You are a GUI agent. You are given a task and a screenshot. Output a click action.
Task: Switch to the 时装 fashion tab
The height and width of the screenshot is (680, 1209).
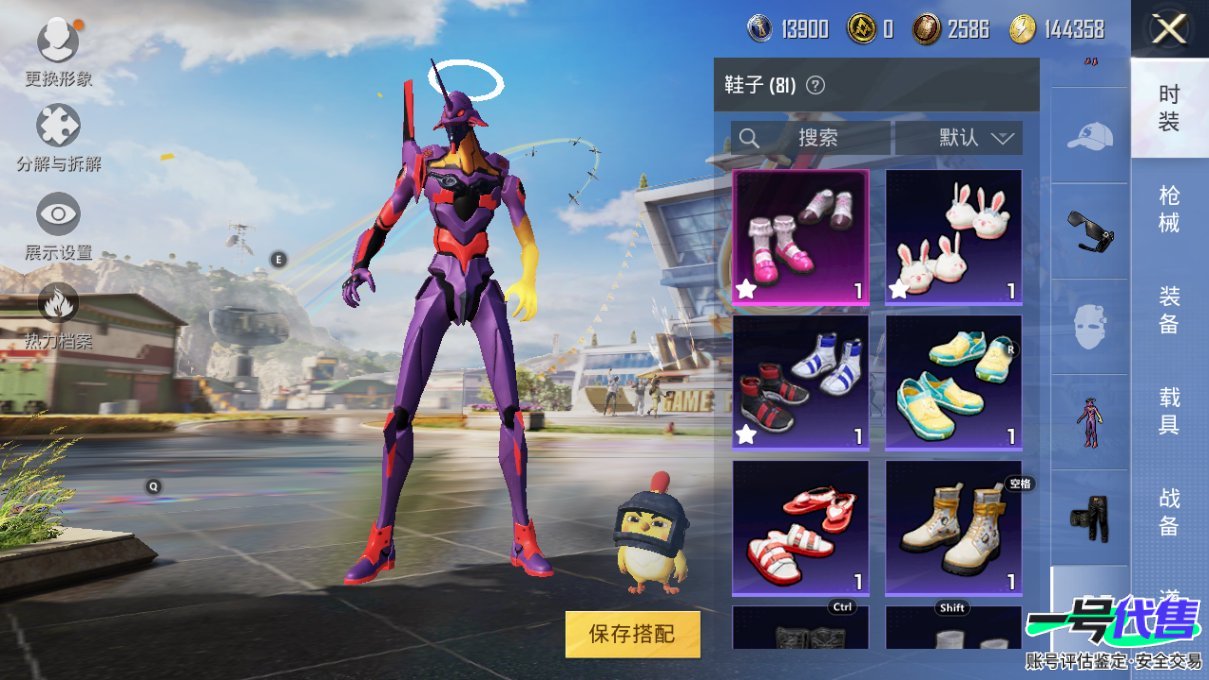pos(1169,108)
